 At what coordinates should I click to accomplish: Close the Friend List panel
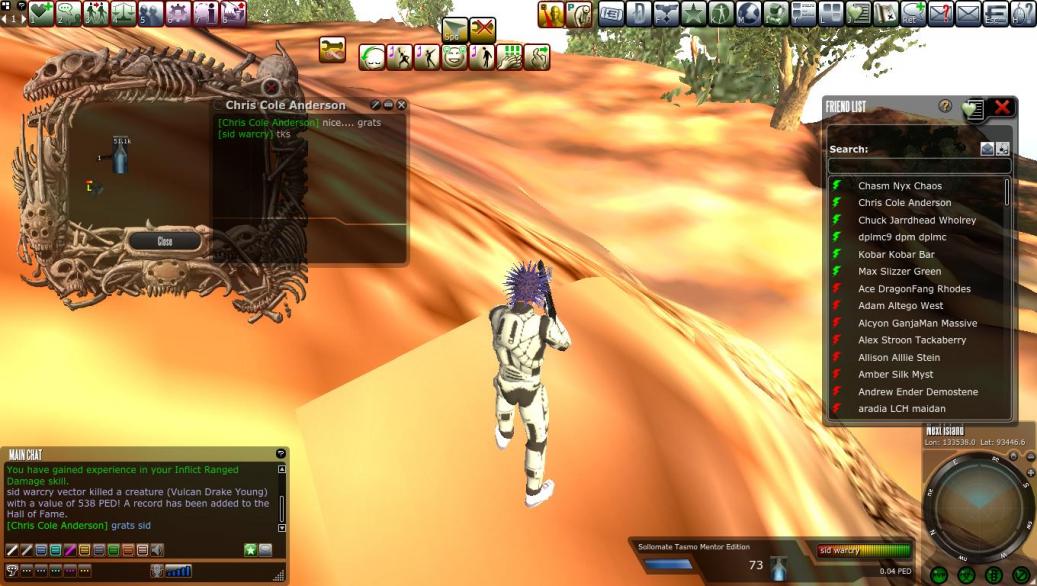click(x=1002, y=107)
